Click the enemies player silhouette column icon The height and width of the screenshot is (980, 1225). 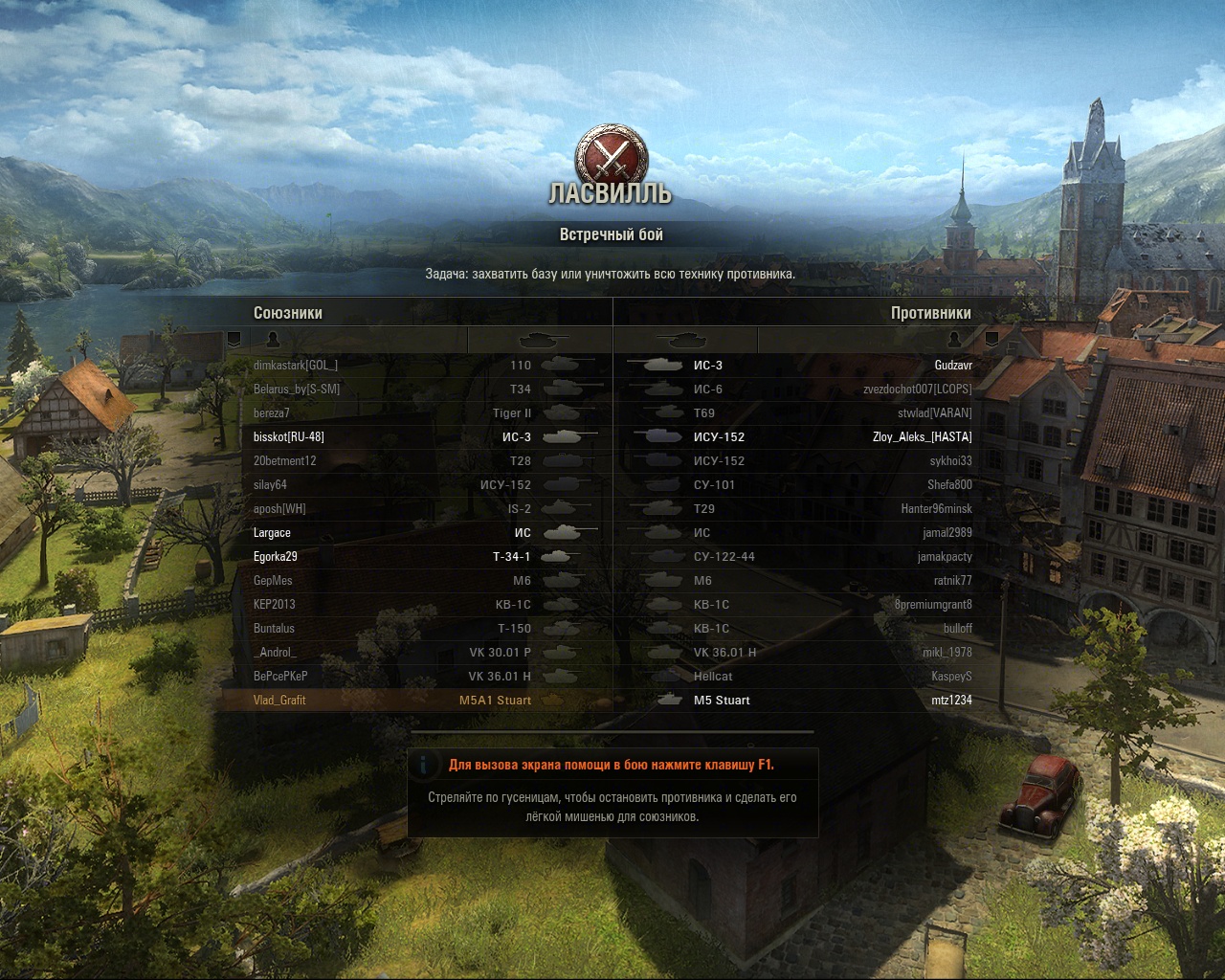pyautogui.click(x=954, y=339)
